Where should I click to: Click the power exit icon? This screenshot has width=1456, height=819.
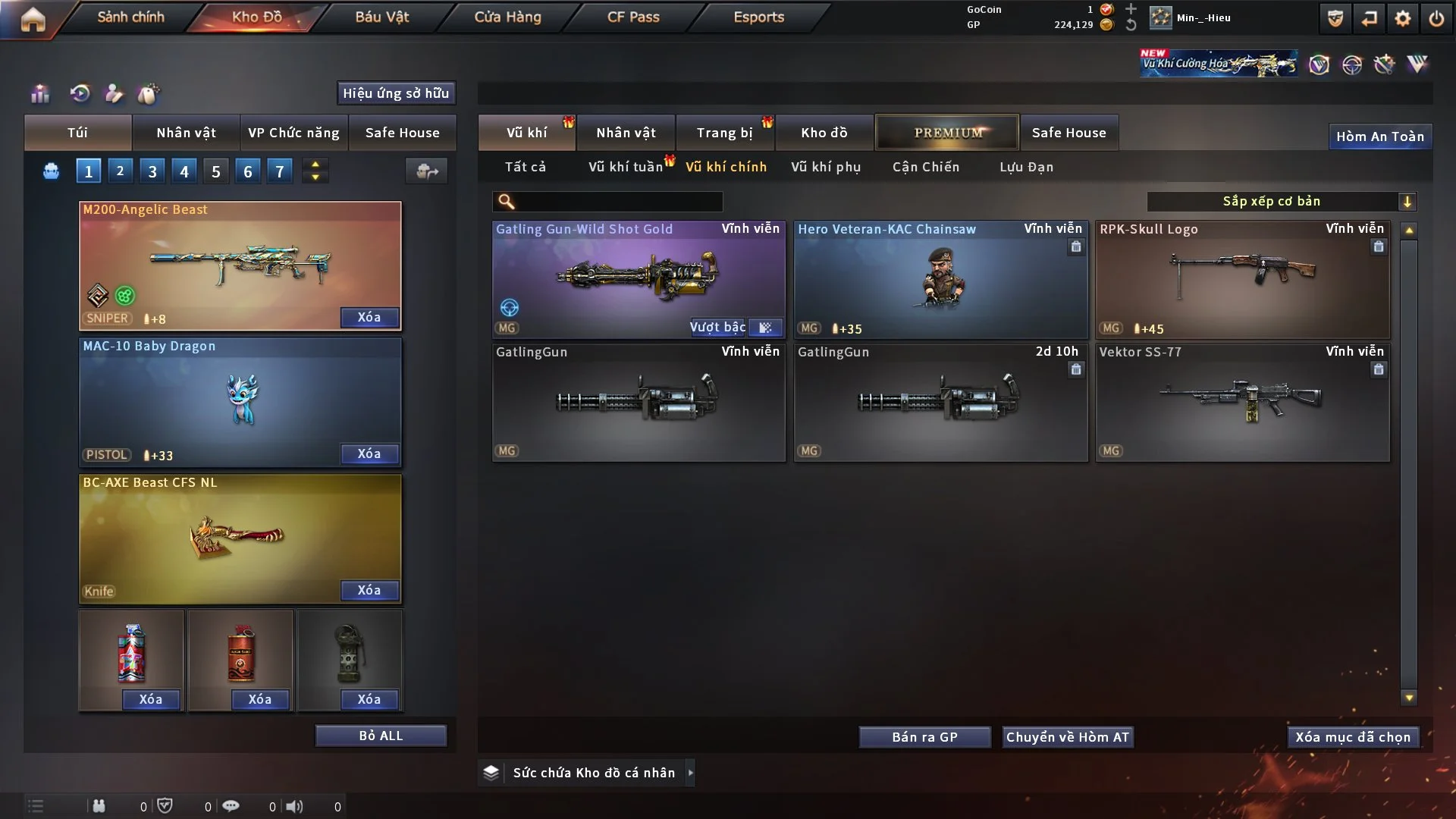(x=1436, y=18)
